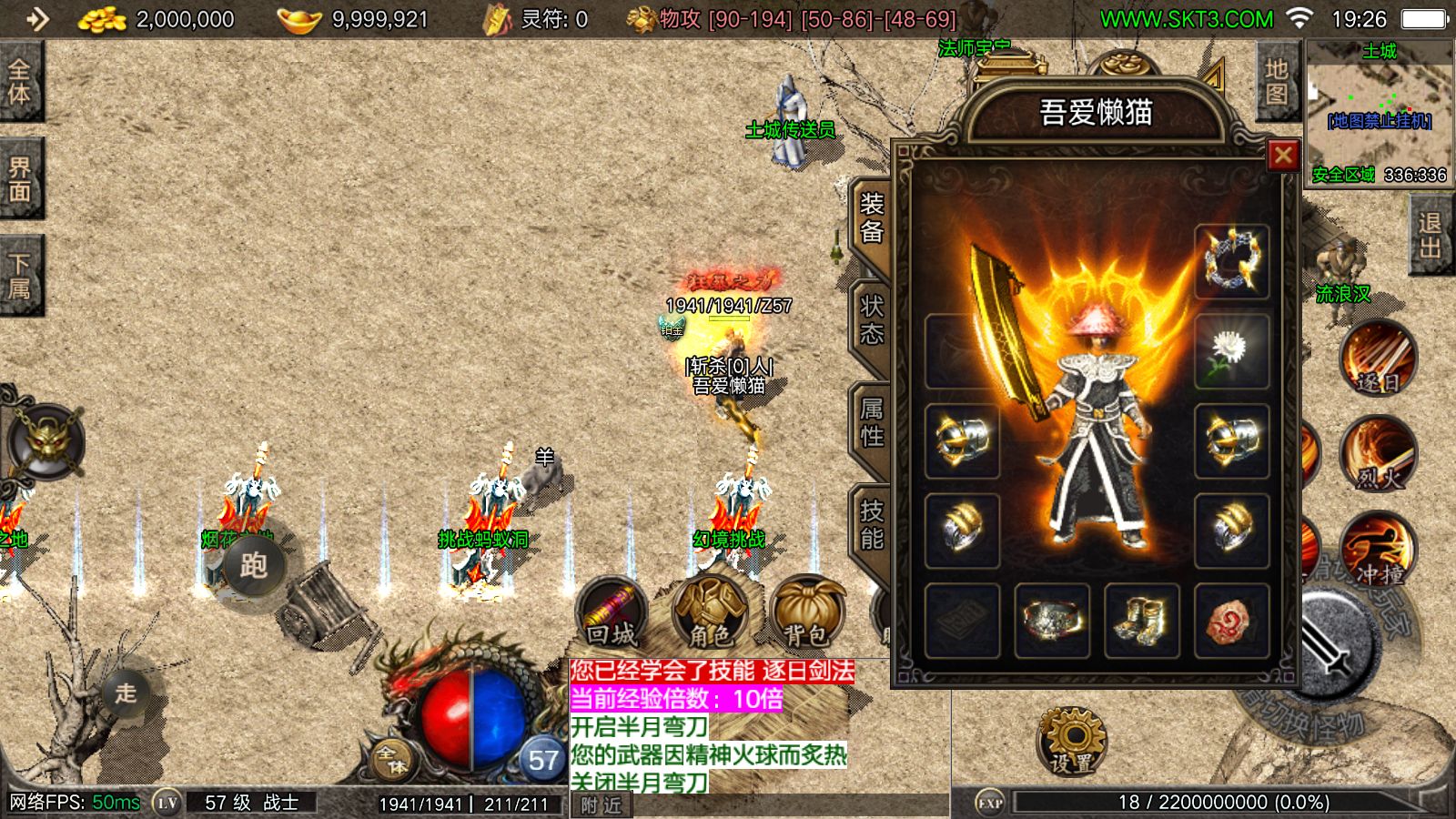Use the 冲撞 charge skill
1456x819 pixels.
[1378, 551]
